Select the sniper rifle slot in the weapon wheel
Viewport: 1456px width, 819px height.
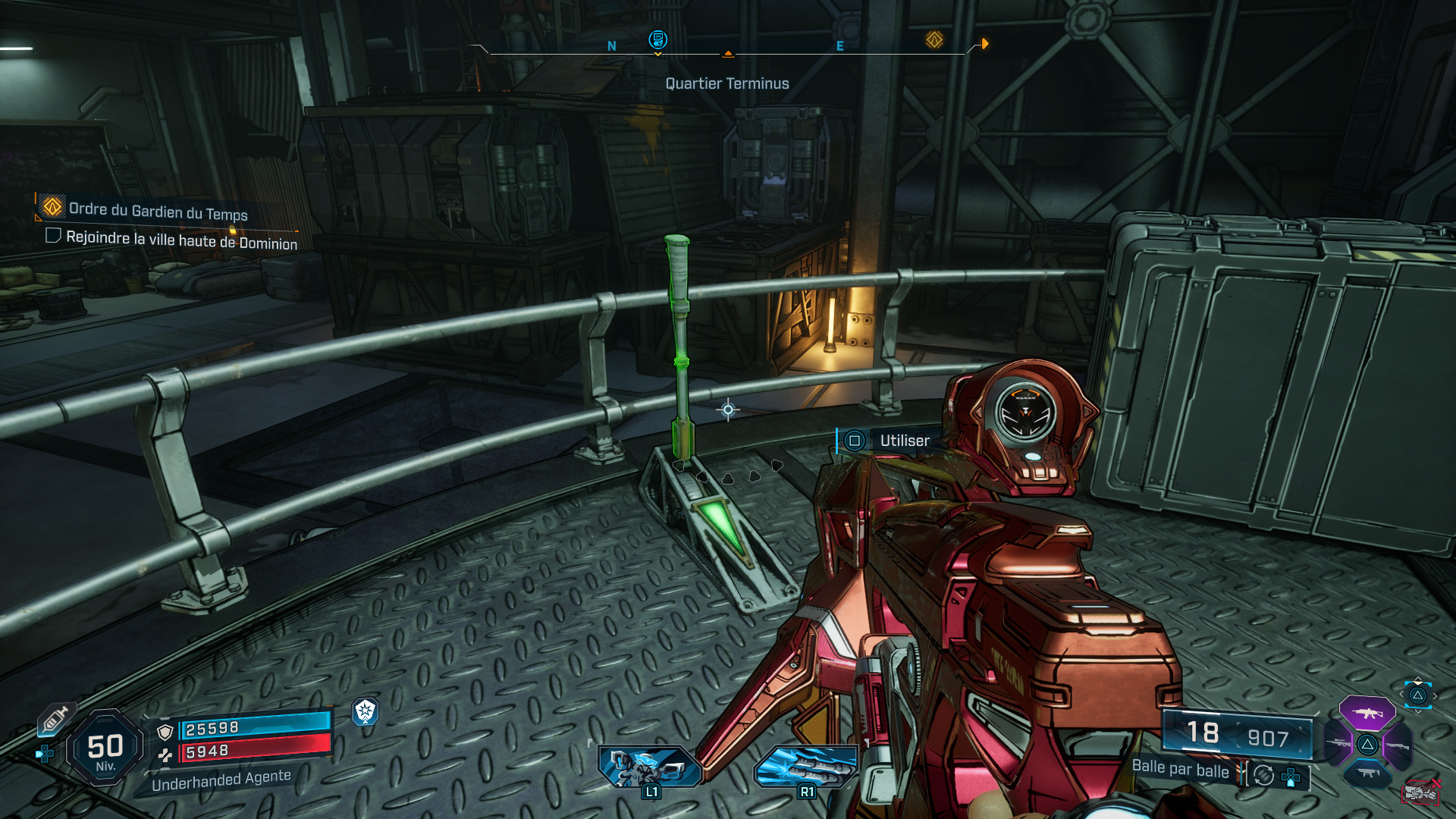1338,744
